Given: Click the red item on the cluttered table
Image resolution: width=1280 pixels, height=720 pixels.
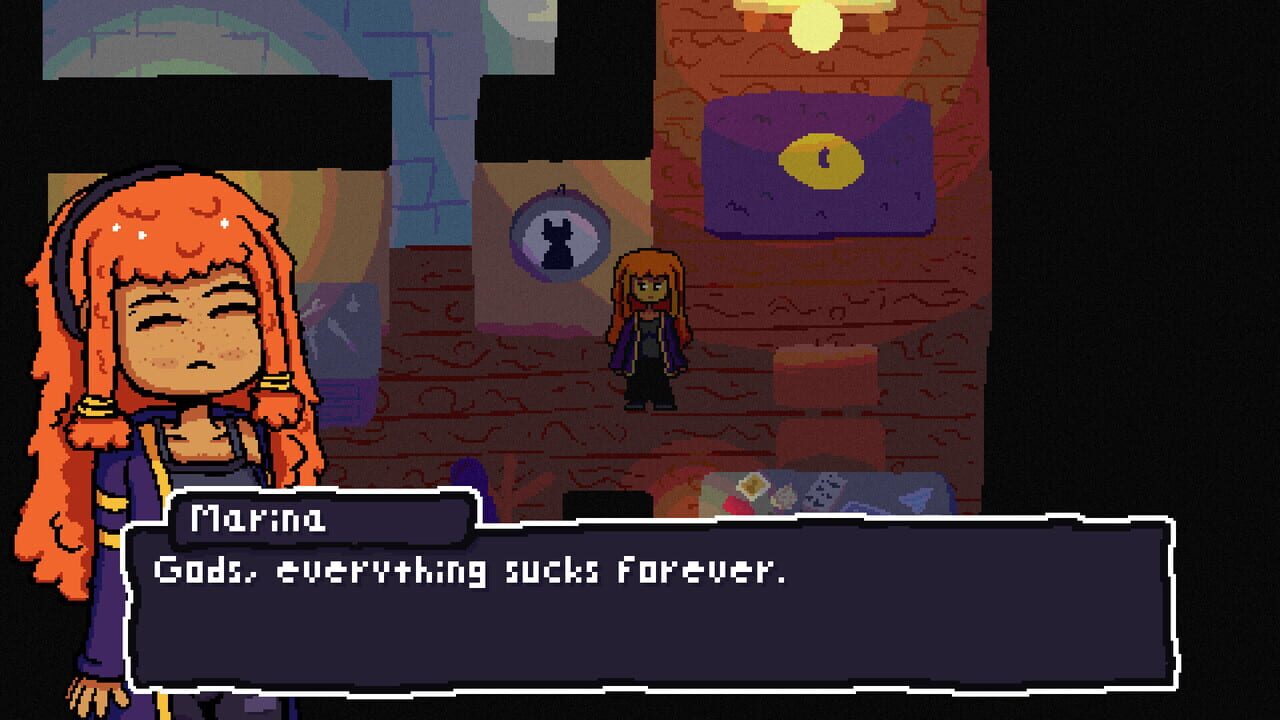Looking at the screenshot, I should 738,503.
